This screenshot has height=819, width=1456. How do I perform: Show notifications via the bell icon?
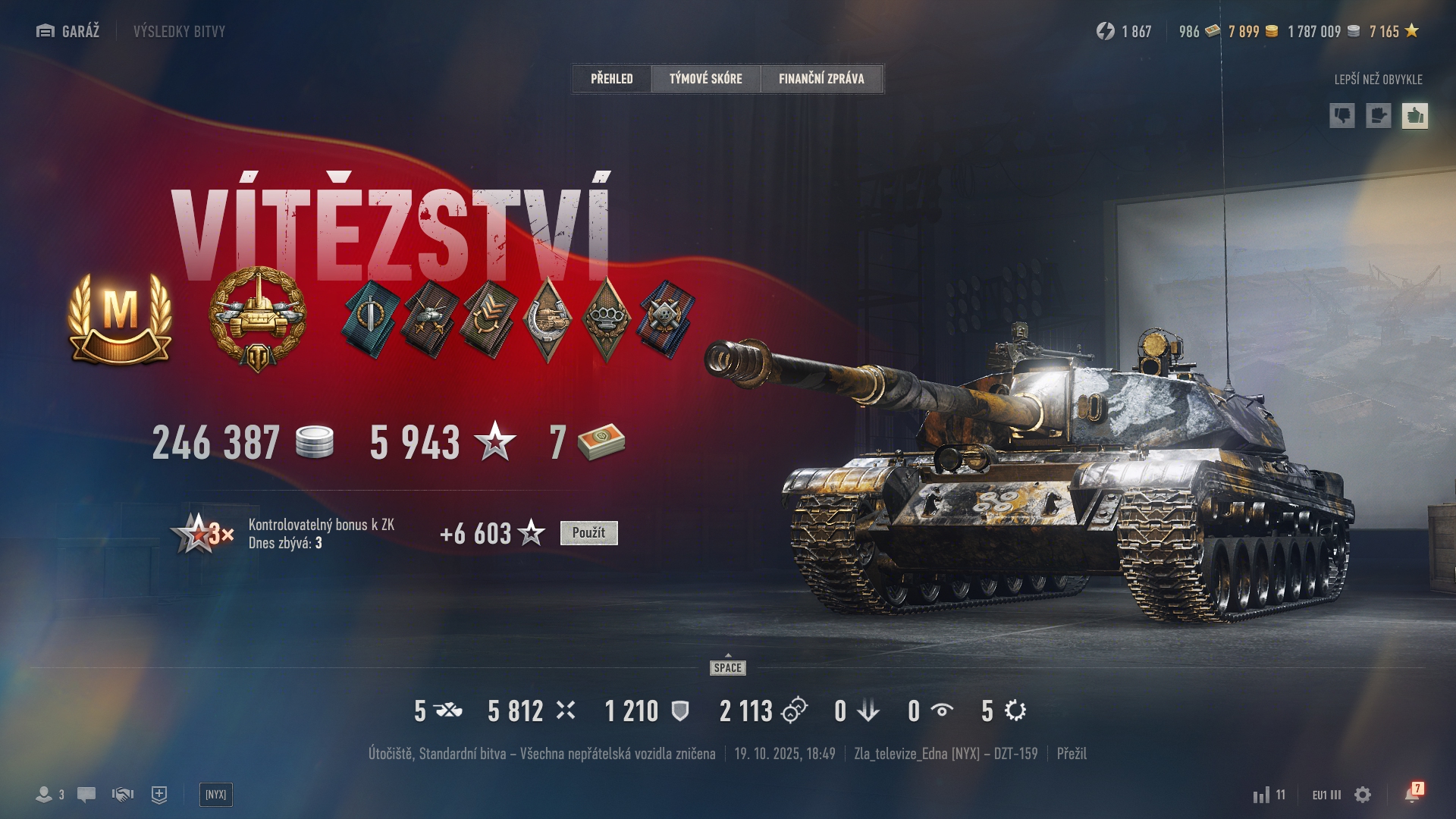1412,794
